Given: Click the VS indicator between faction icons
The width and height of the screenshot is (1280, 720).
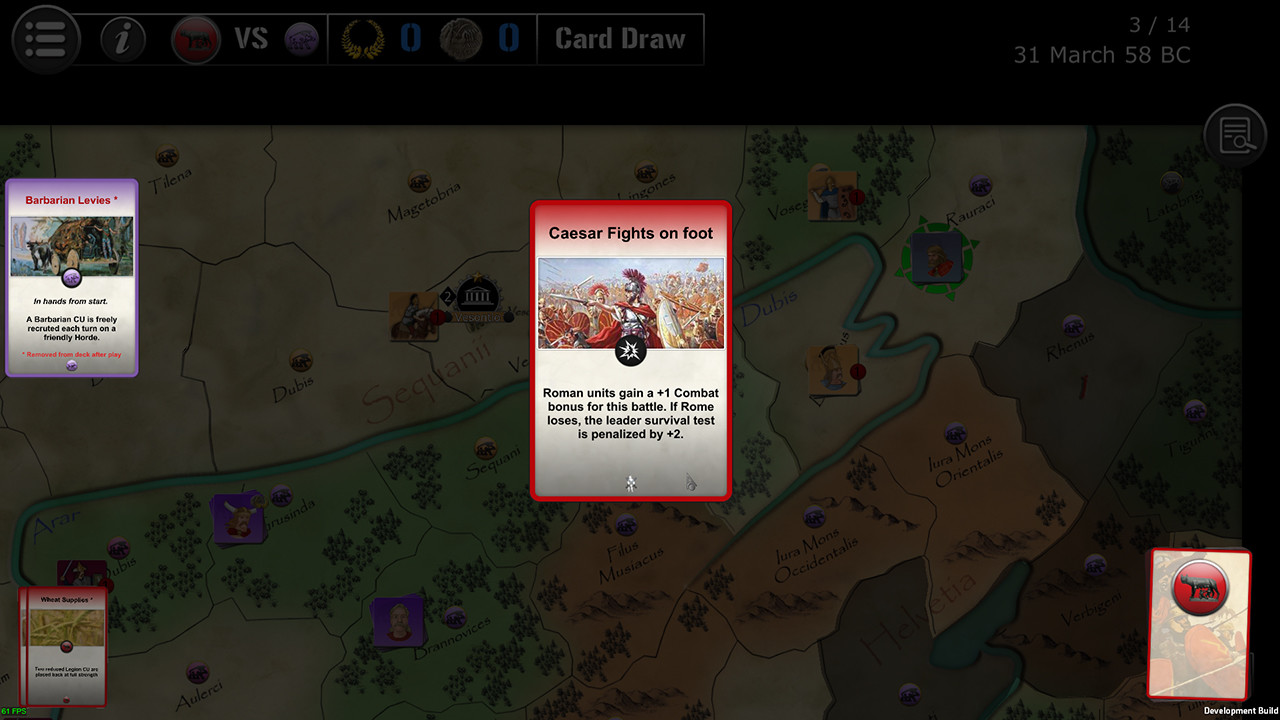Looking at the screenshot, I should [250, 38].
